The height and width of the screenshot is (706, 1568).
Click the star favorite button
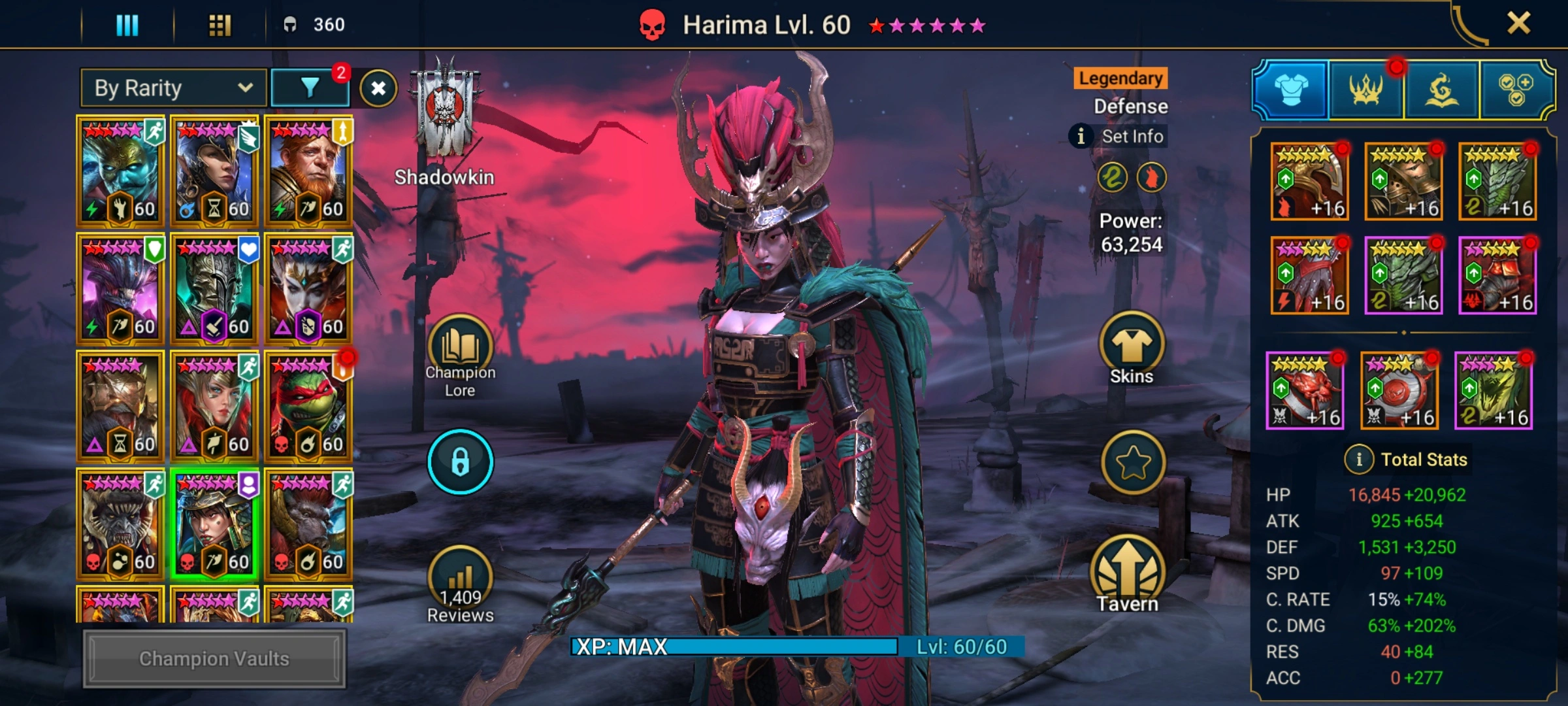(1133, 462)
